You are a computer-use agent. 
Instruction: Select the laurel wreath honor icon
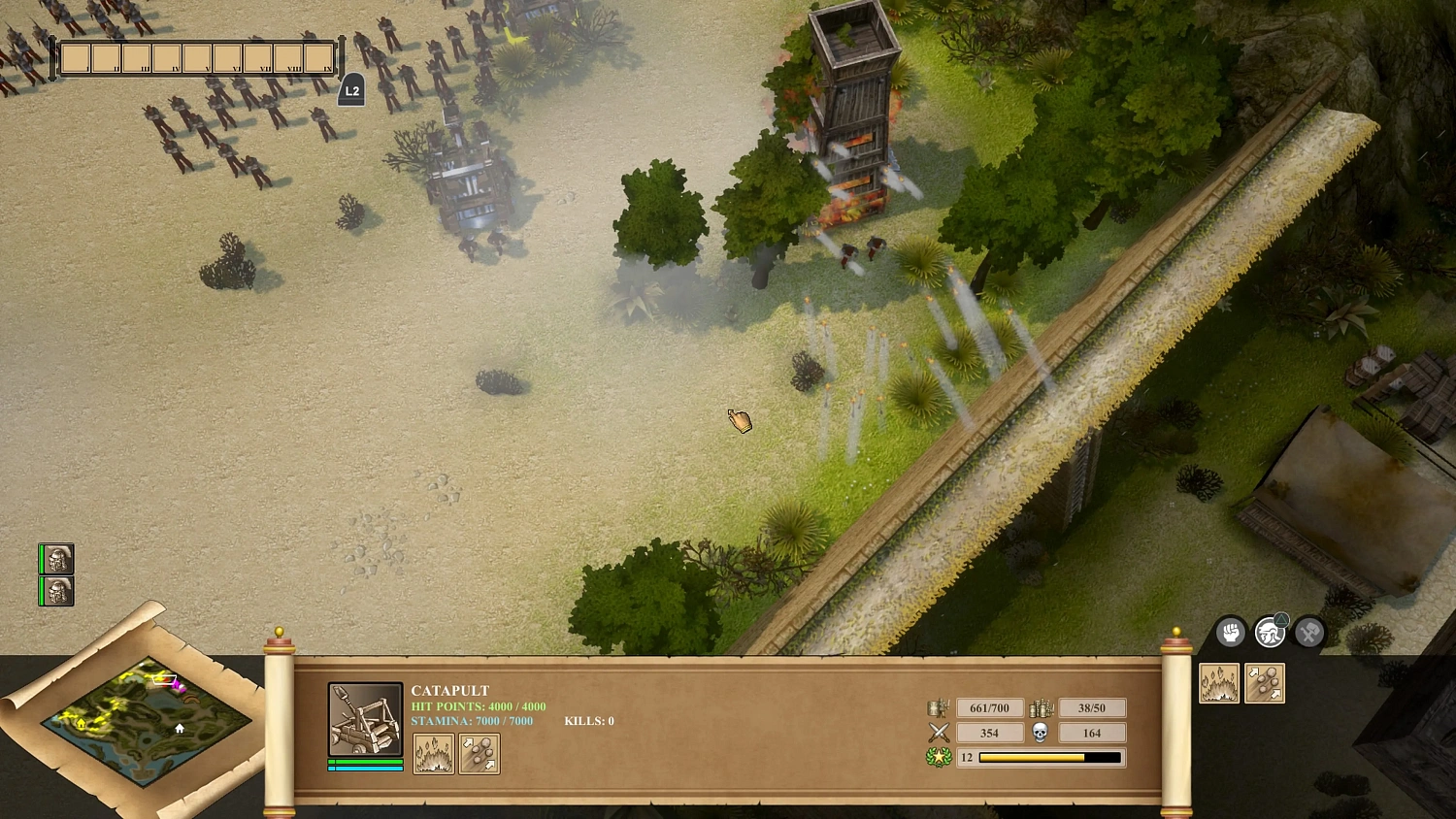pos(938,757)
